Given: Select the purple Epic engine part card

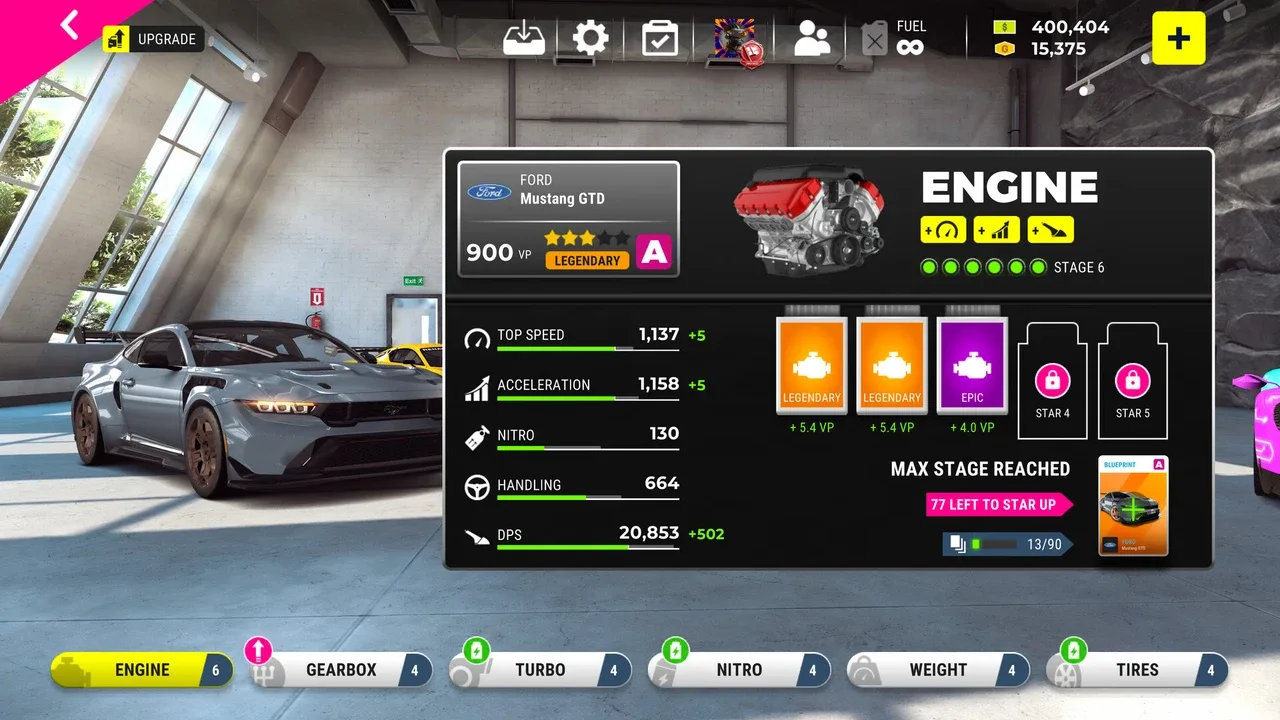Looking at the screenshot, I should (972, 366).
